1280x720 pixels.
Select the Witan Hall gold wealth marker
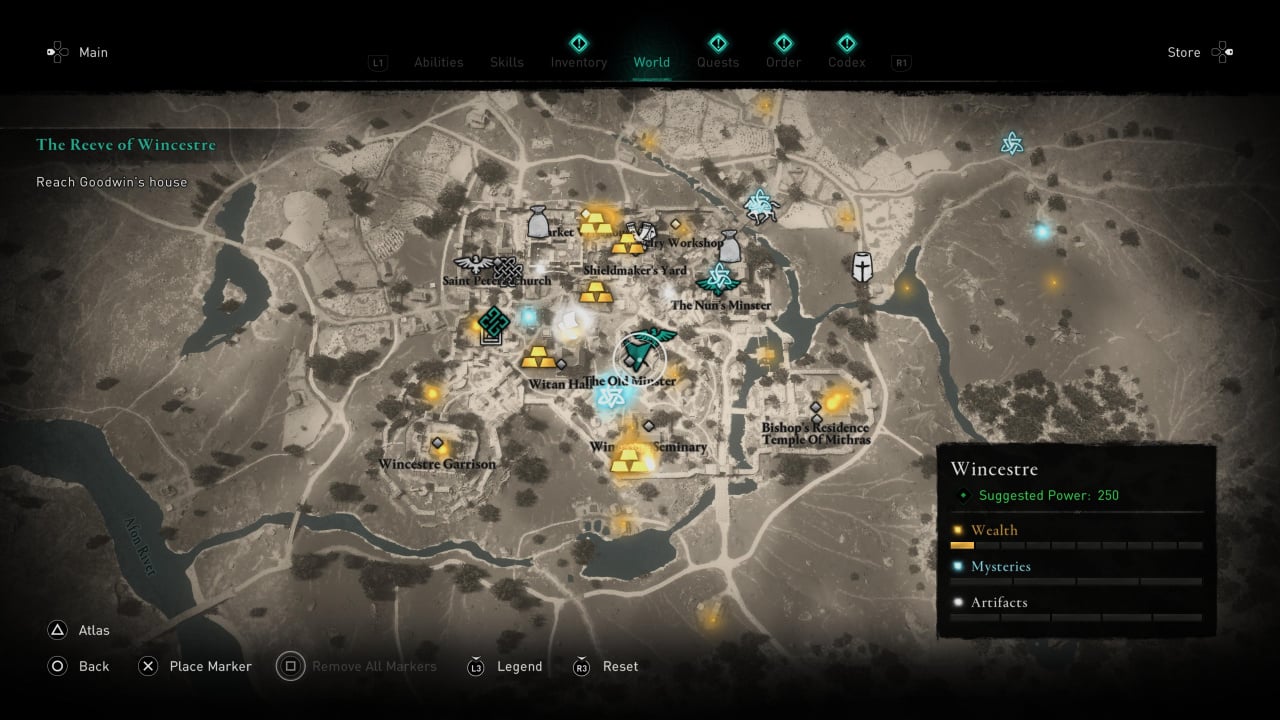pos(538,357)
